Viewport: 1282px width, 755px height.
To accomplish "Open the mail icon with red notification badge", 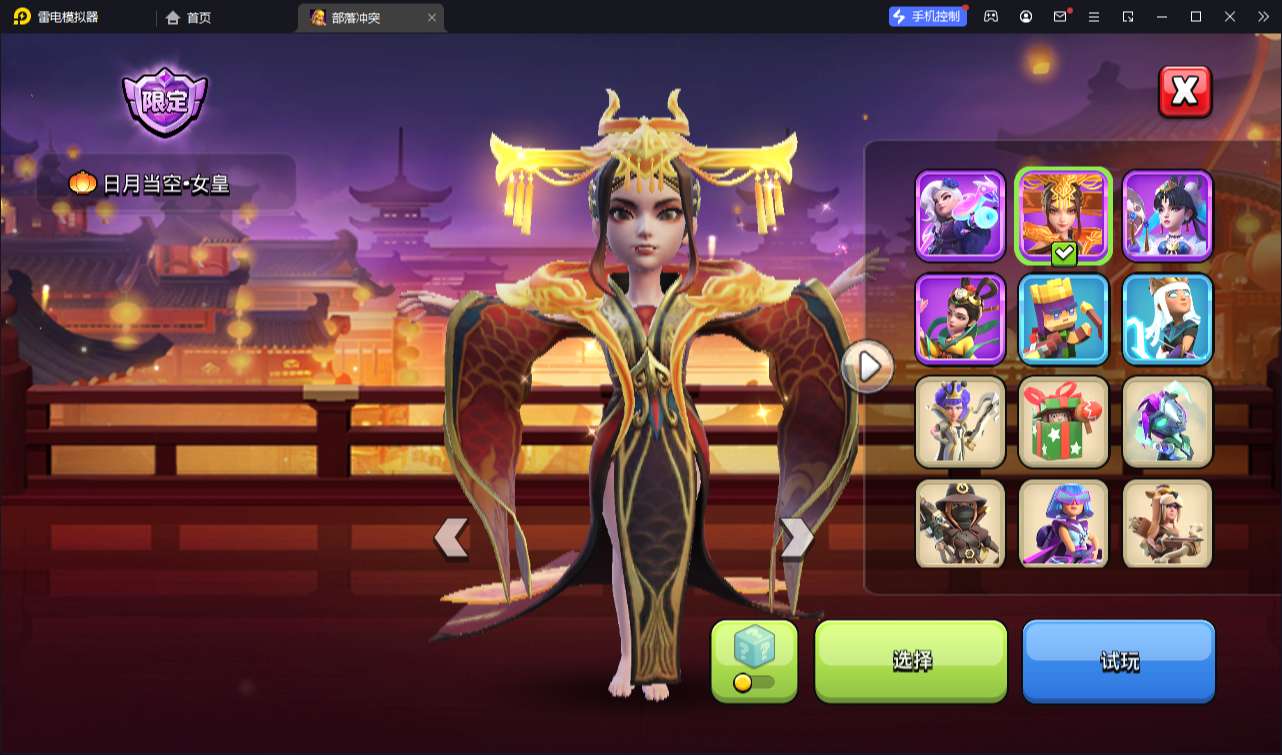I will coord(1060,17).
